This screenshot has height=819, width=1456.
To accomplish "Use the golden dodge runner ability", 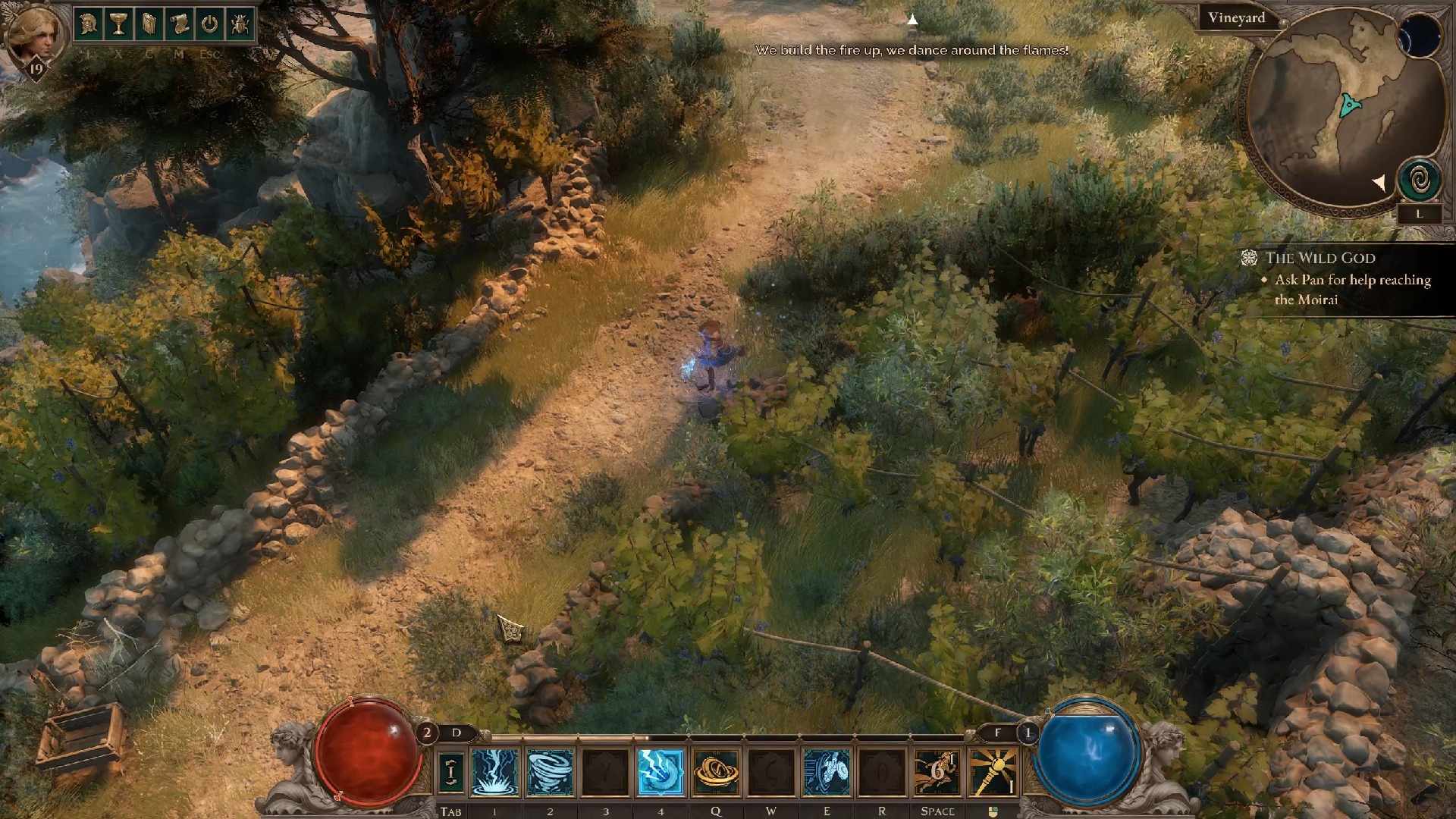I will coord(937,772).
